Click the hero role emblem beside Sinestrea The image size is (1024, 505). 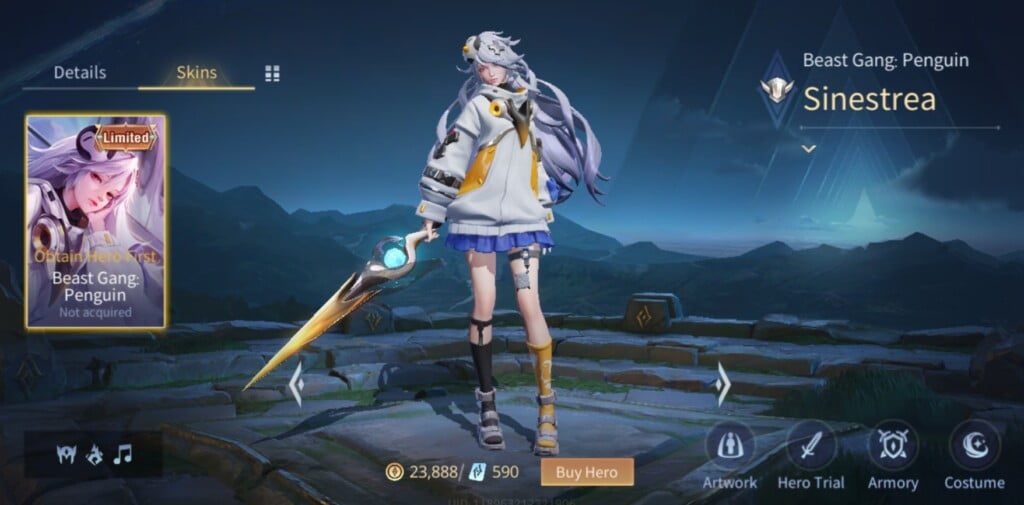(x=776, y=89)
